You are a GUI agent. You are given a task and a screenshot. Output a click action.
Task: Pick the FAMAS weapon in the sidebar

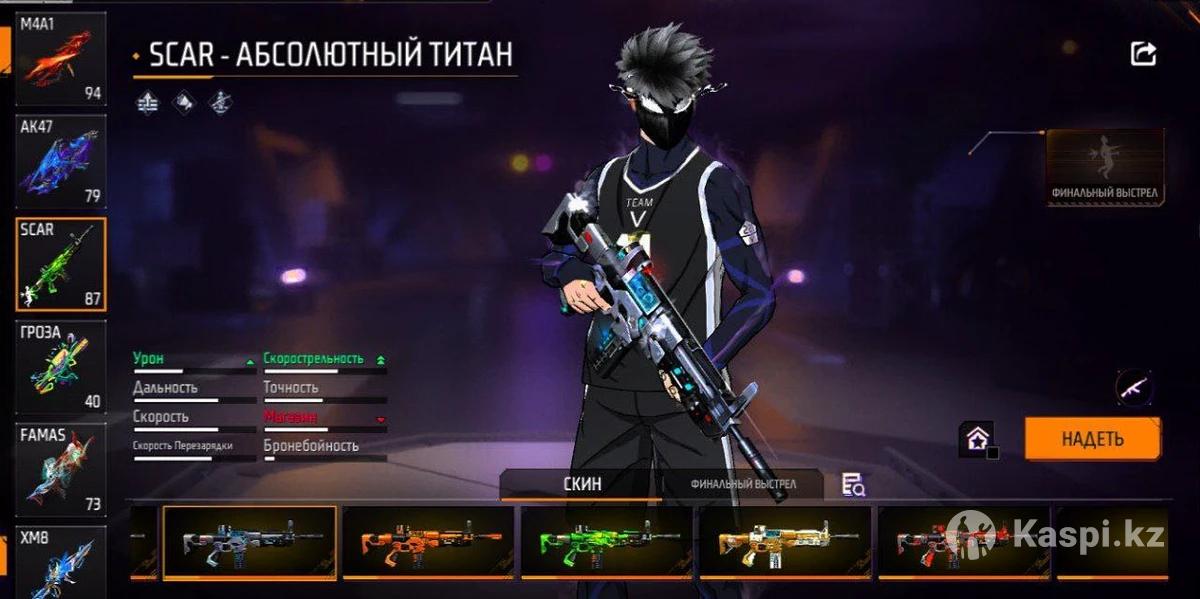(60, 470)
